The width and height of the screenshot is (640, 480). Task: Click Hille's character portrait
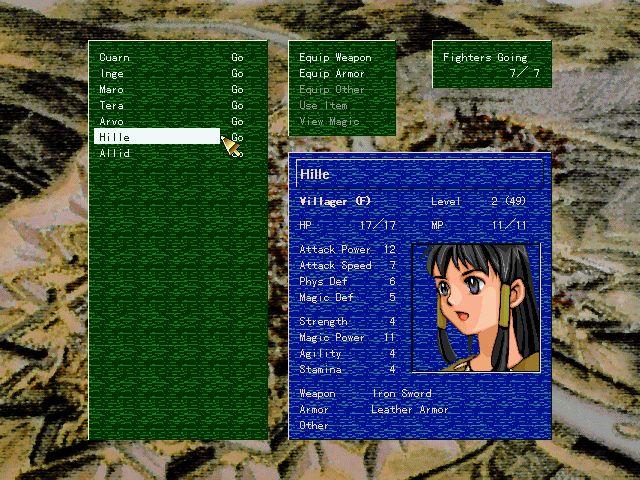(x=475, y=308)
